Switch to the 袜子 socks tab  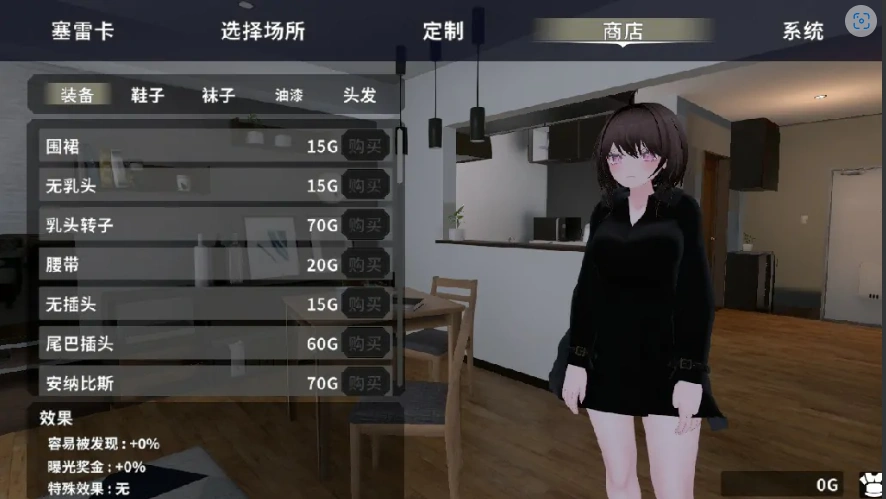[218, 95]
